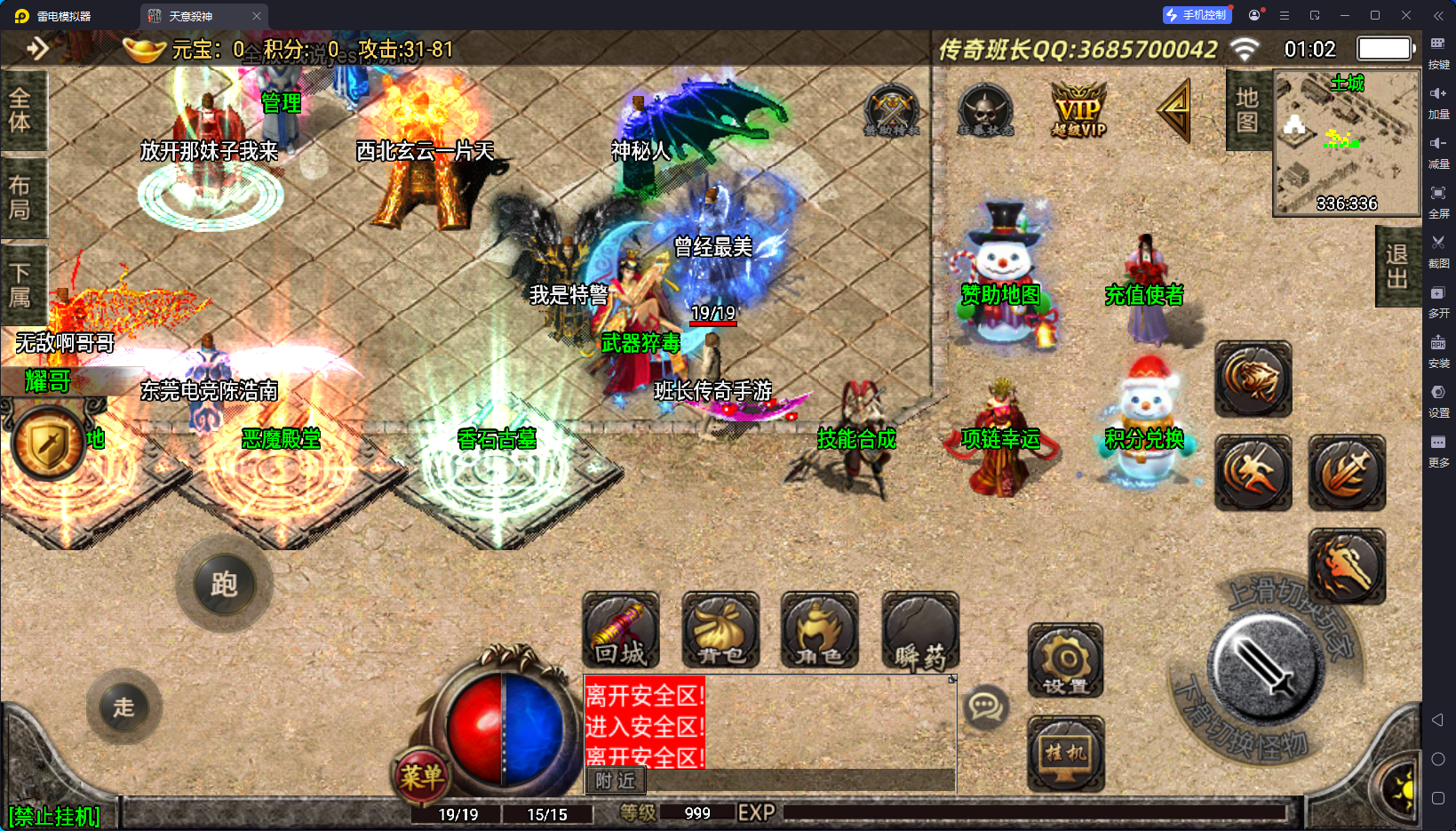The height and width of the screenshot is (831, 1456).
Task: Switch chat to the 附近 nearby channel
Action: [x=616, y=780]
